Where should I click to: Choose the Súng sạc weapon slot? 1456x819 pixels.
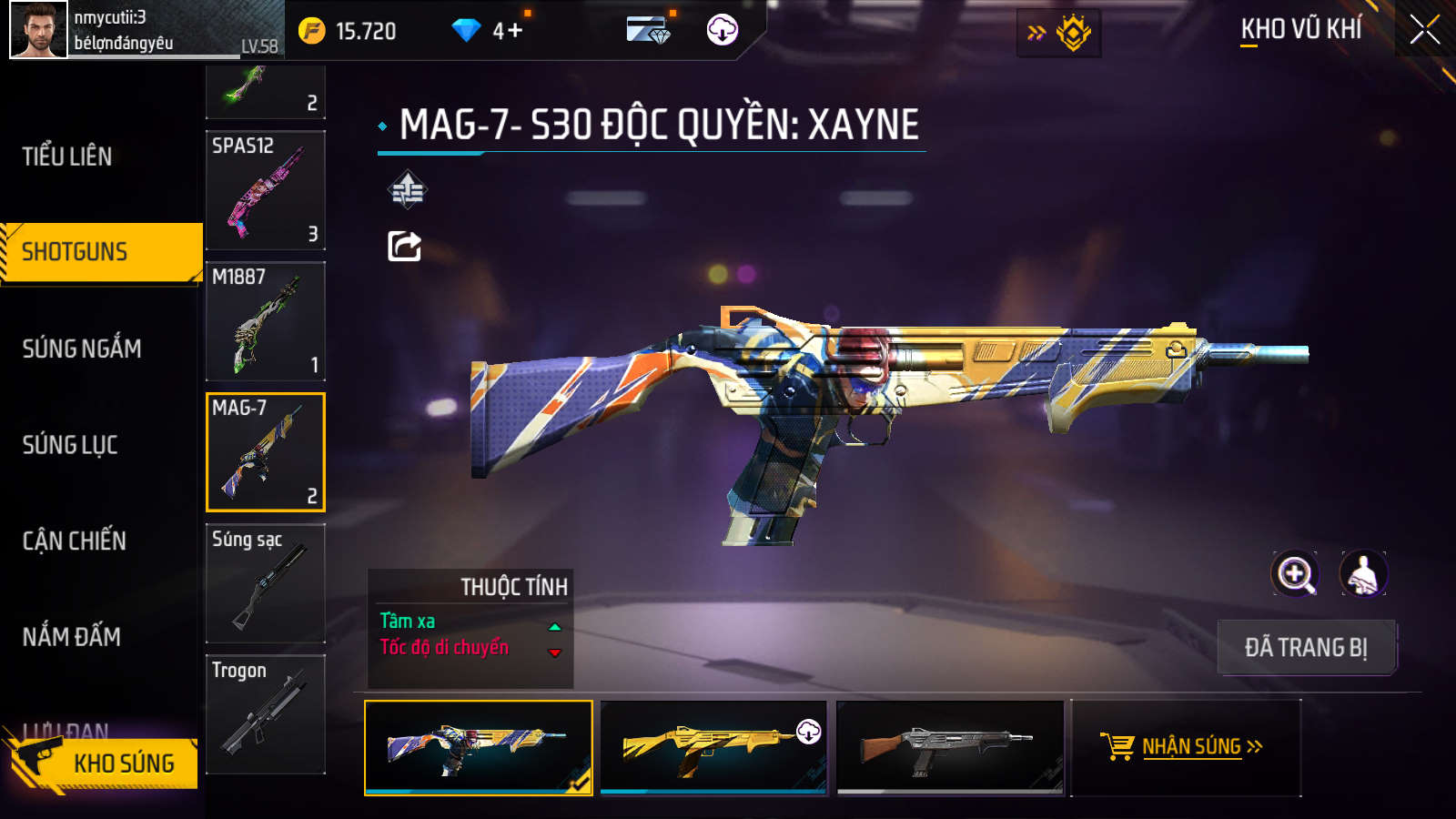pos(266,583)
